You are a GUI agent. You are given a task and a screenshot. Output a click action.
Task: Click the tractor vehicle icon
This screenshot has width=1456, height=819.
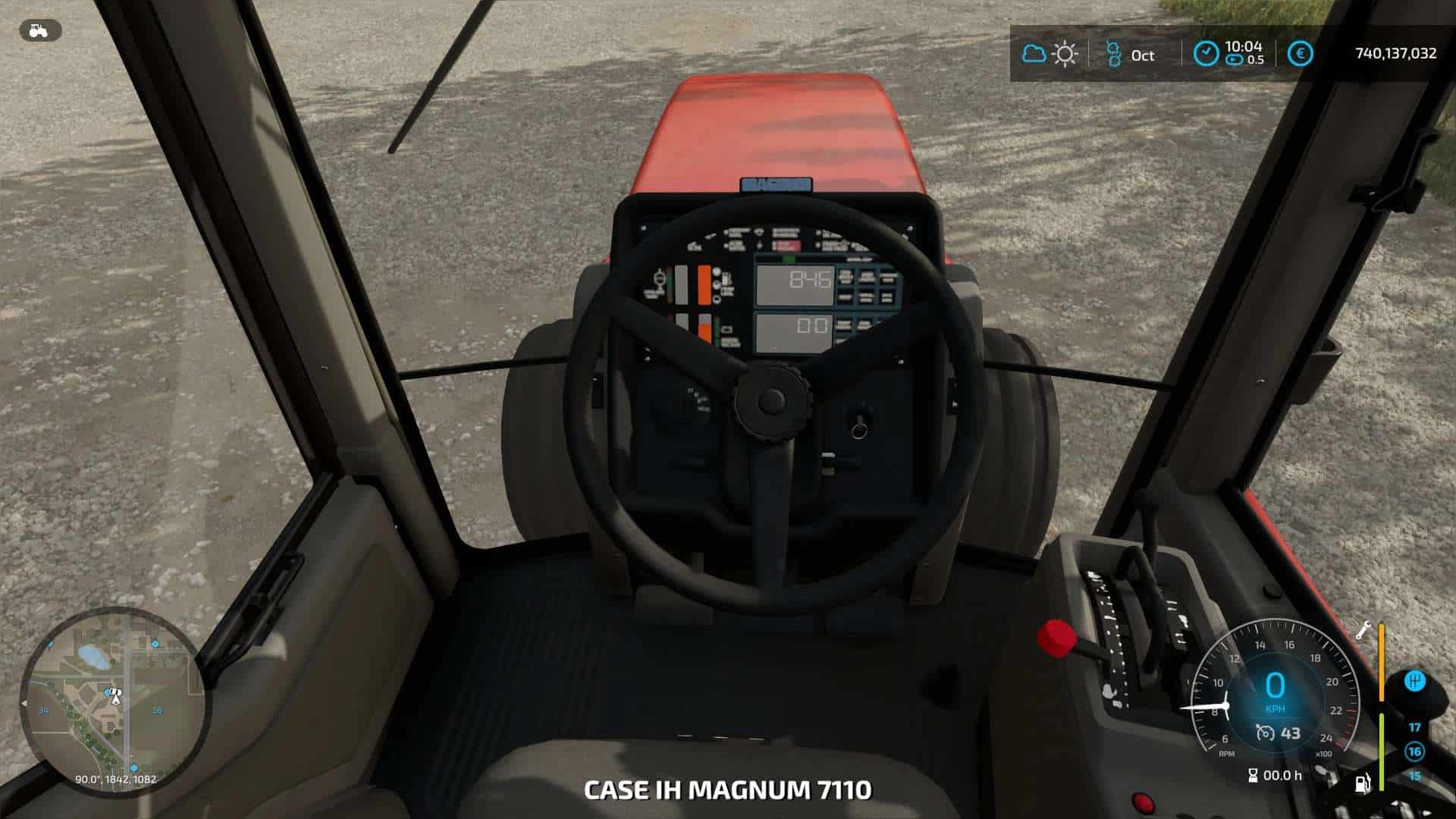[39, 30]
